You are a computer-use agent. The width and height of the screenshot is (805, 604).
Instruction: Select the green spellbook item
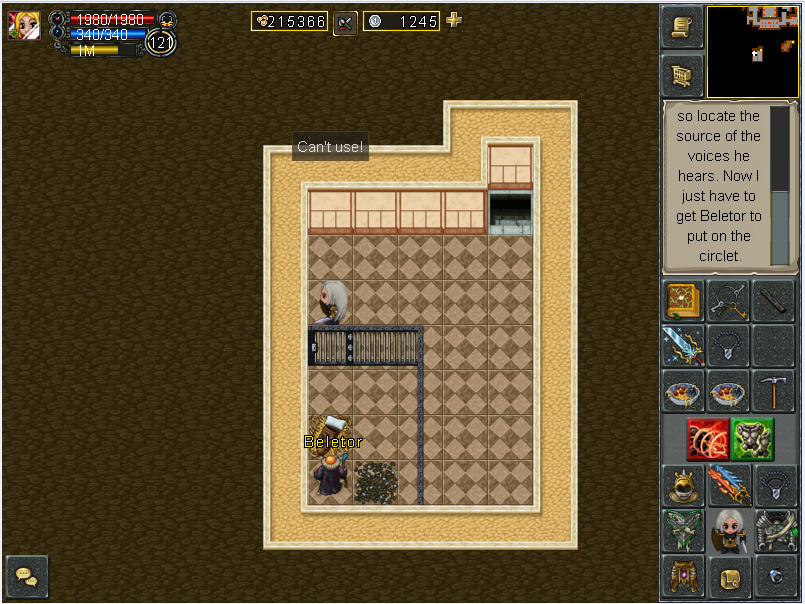click(682, 301)
